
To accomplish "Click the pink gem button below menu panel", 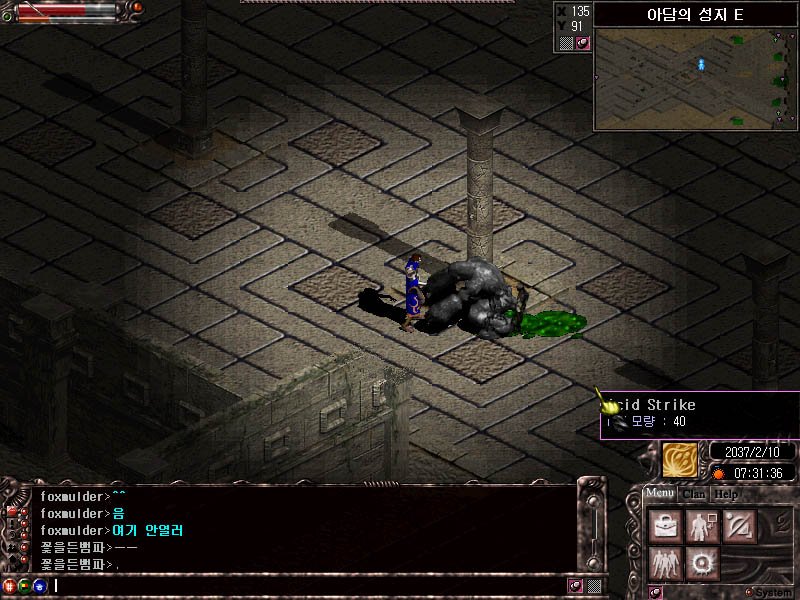I will (x=656, y=592).
